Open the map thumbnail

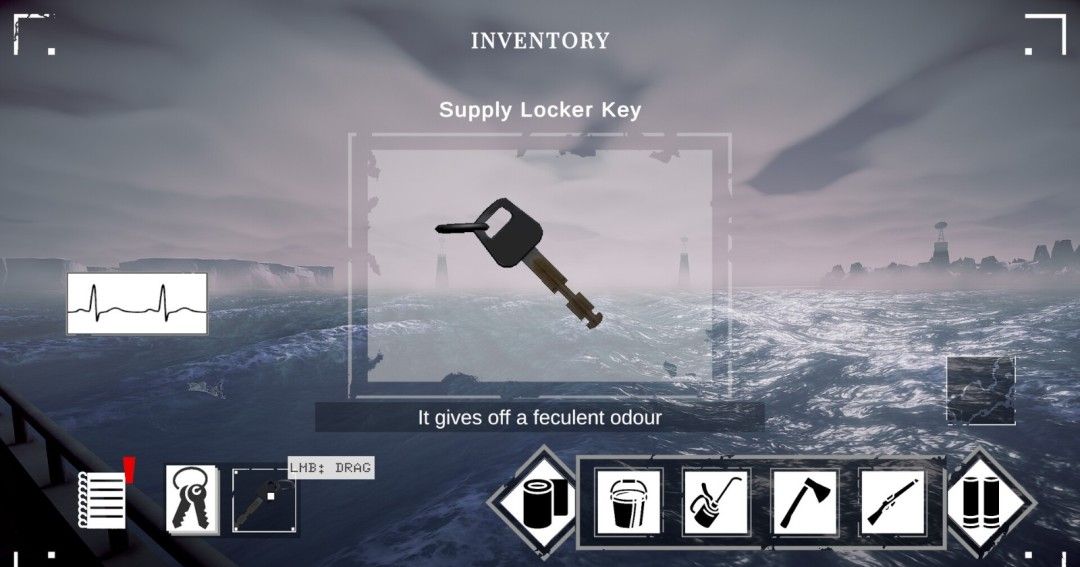tap(980, 390)
